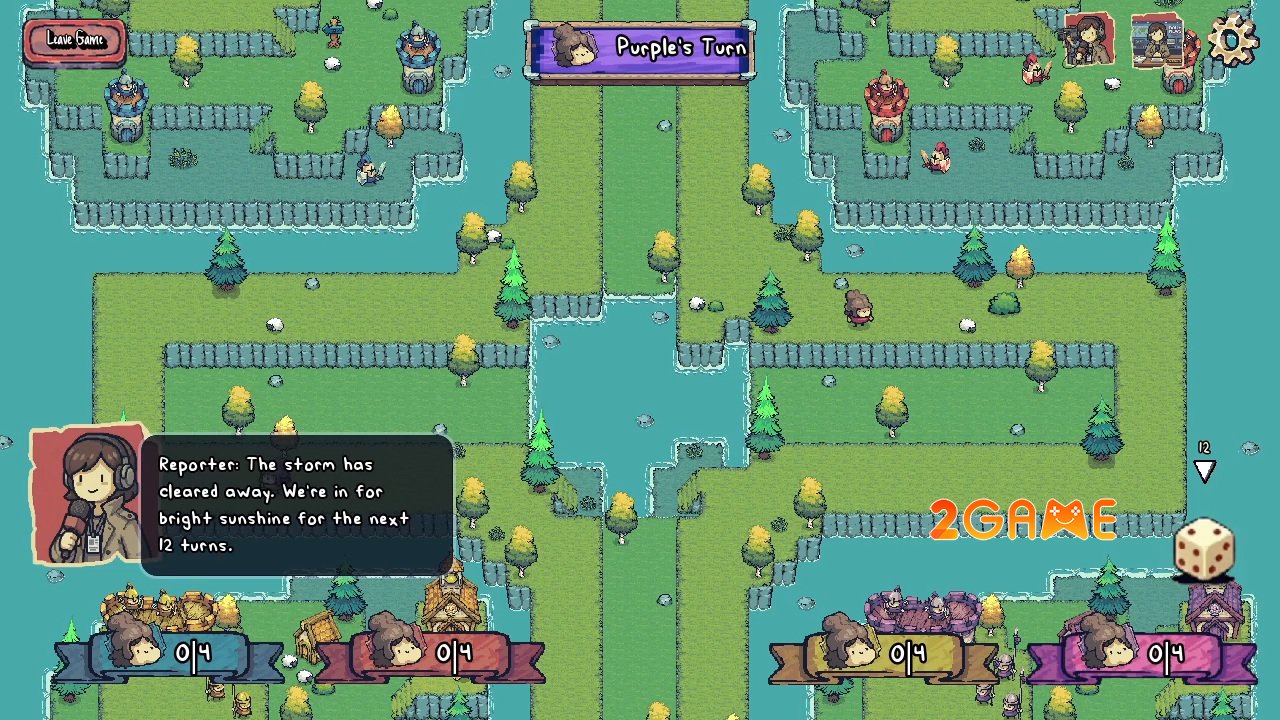Select the red player score banner

(430, 655)
